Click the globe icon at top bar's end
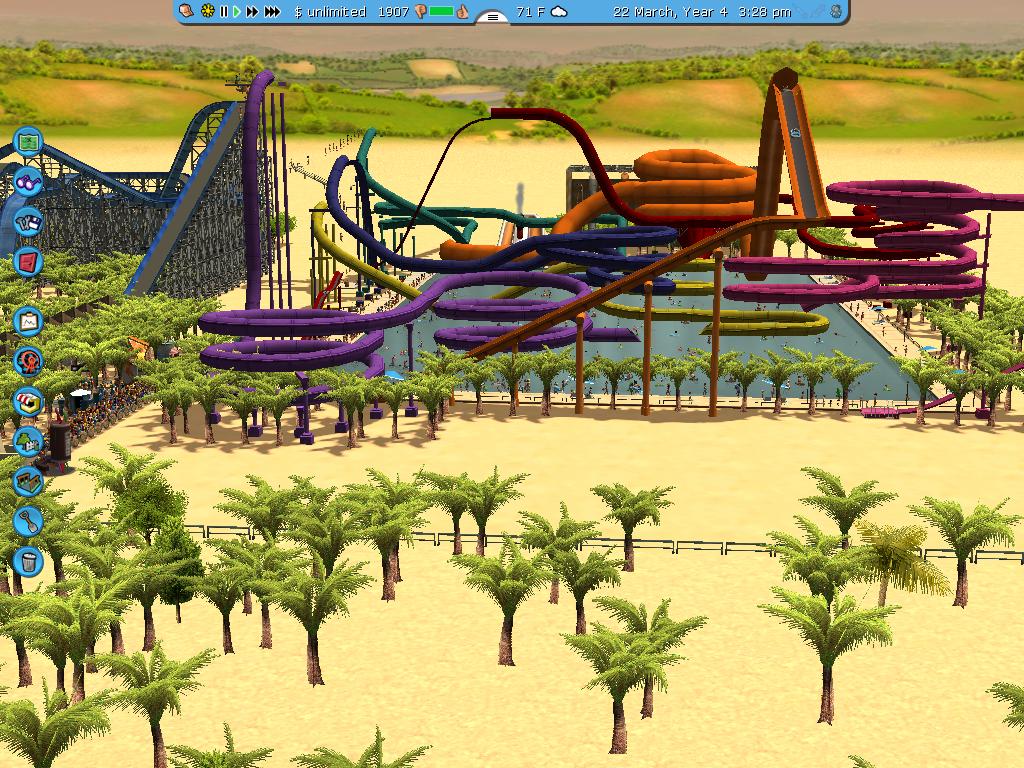The height and width of the screenshot is (768, 1024). [834, 12]
